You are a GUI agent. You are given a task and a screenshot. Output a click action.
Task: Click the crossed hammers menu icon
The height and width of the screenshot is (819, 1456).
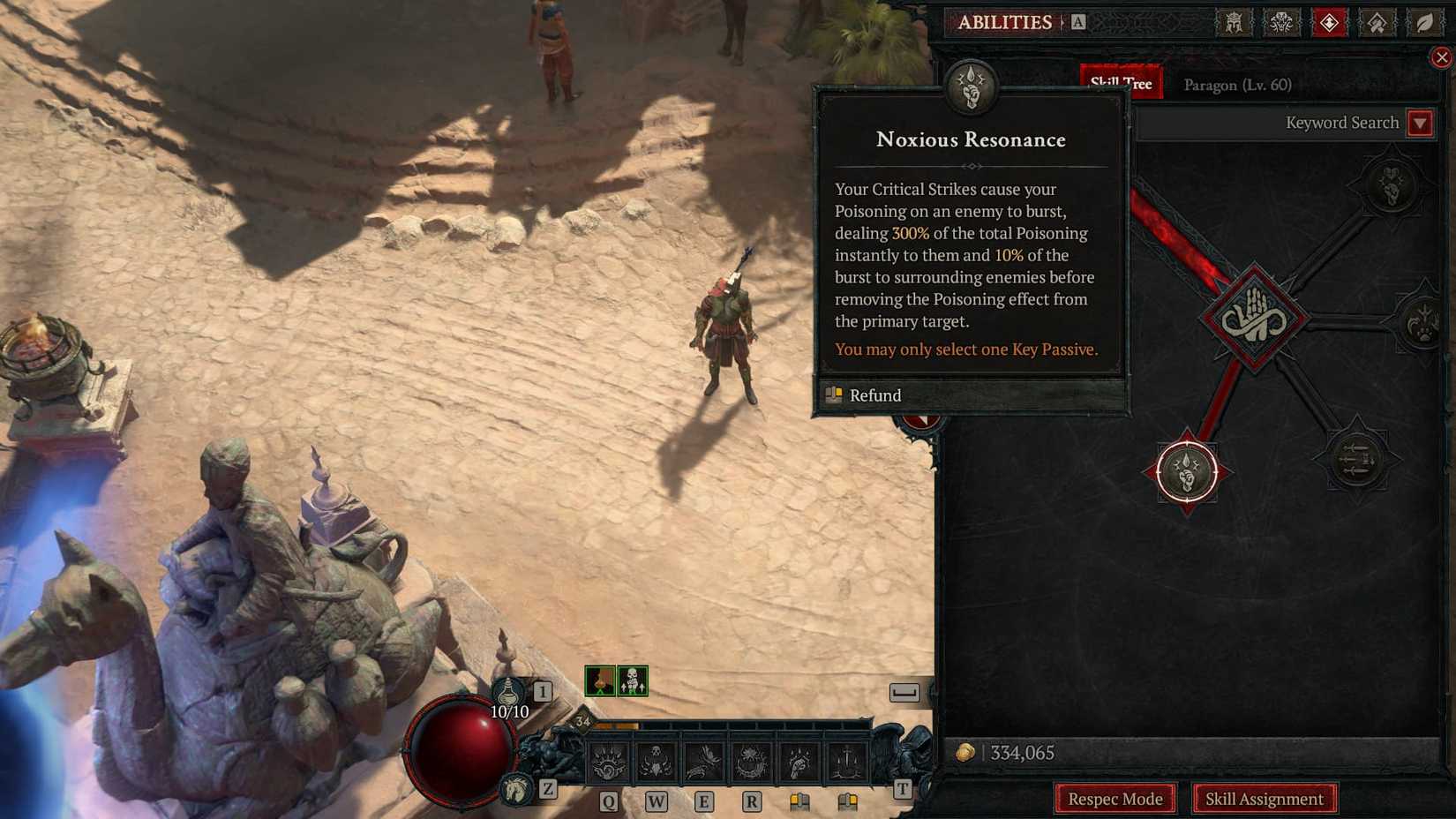1379,24
